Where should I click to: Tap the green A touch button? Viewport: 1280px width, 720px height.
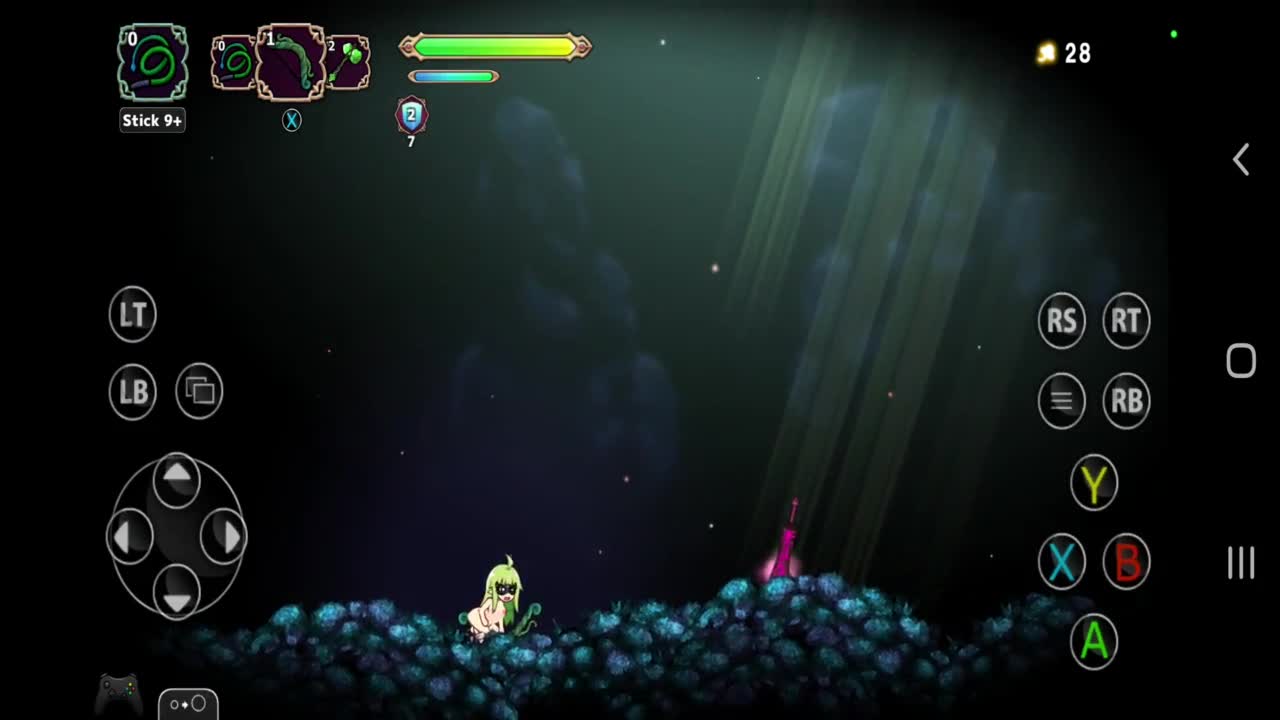pyautogui.click(x=1094, y=641)
